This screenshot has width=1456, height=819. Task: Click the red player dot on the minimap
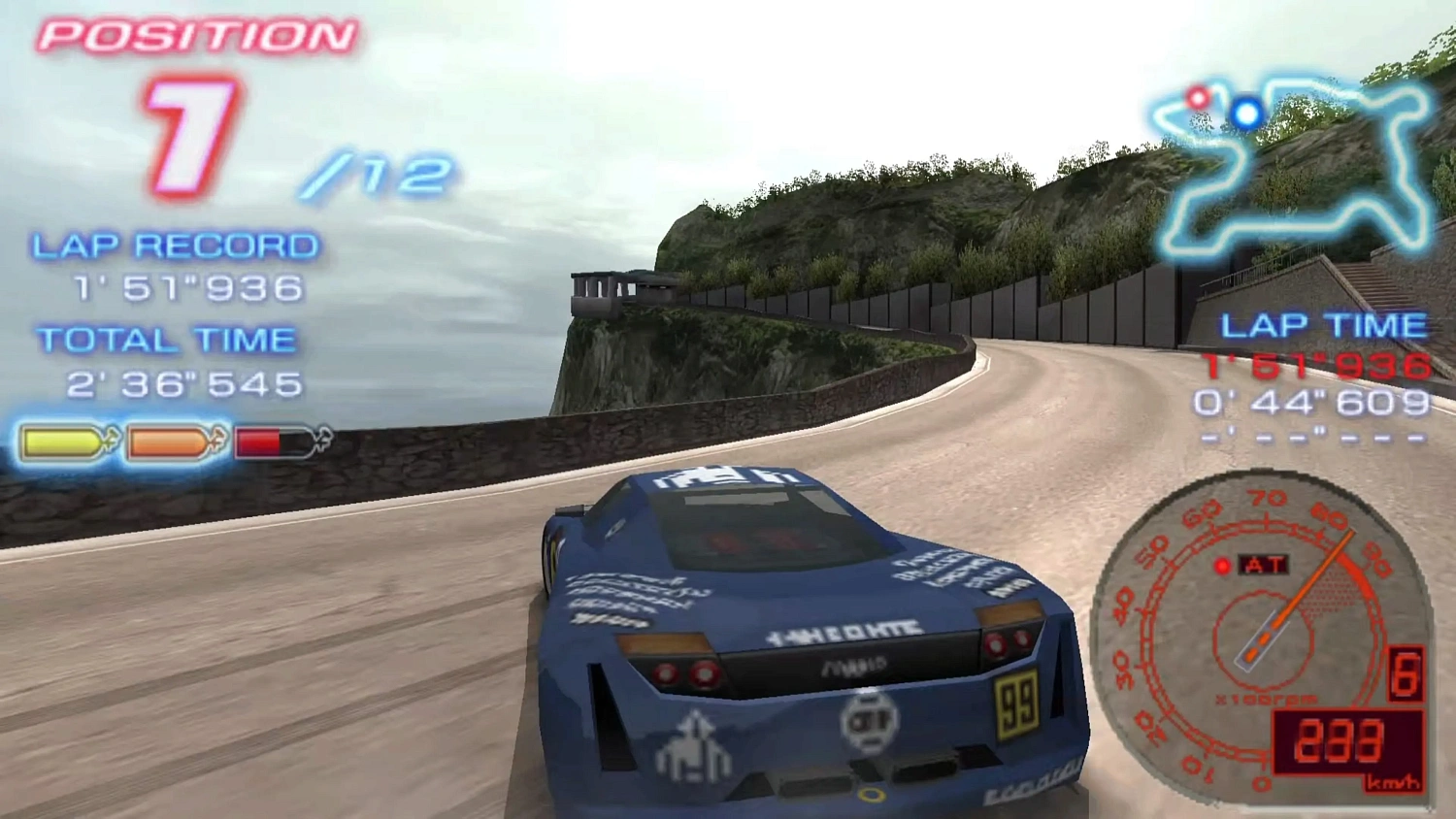(1195, 100)
